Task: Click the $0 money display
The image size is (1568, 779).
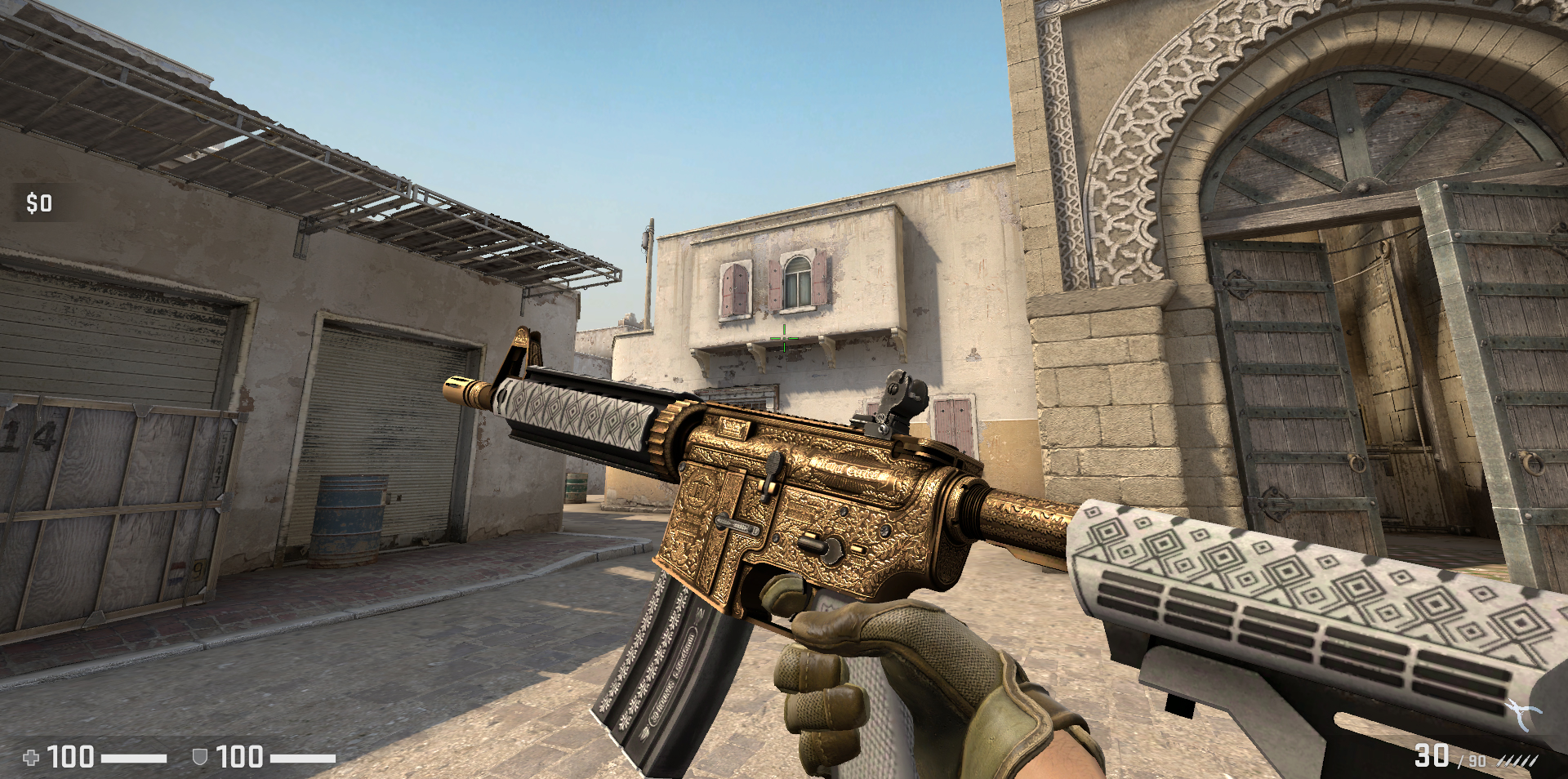Action: click(38, 203)
